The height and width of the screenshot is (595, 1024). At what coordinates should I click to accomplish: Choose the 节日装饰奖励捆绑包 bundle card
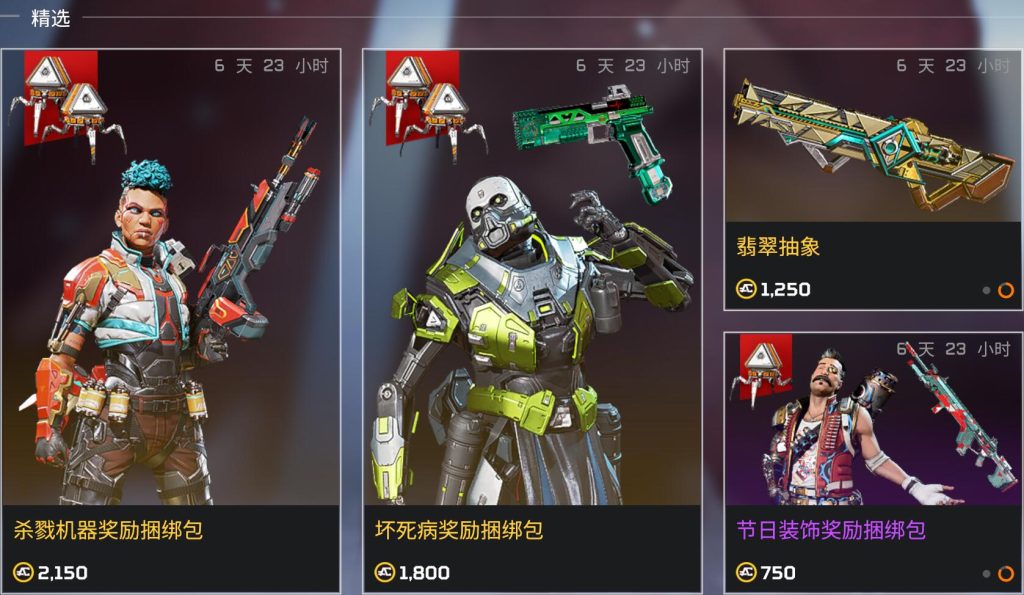[872, 462]
